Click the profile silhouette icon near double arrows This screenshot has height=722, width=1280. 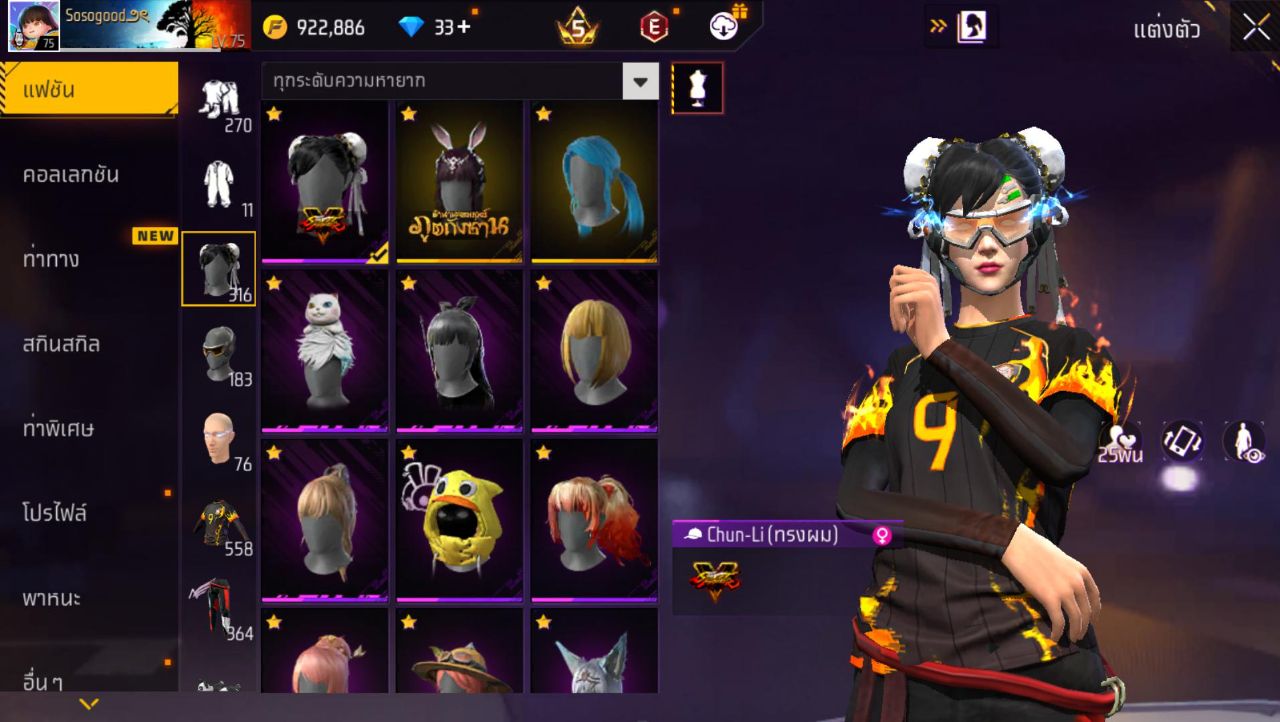(965, 27)
